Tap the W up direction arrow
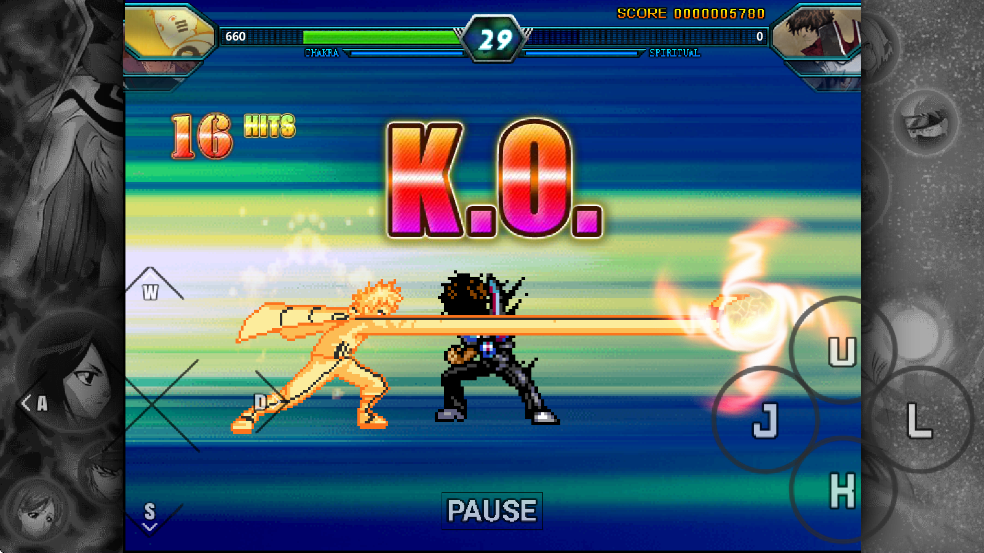 (x=152, y=289)
